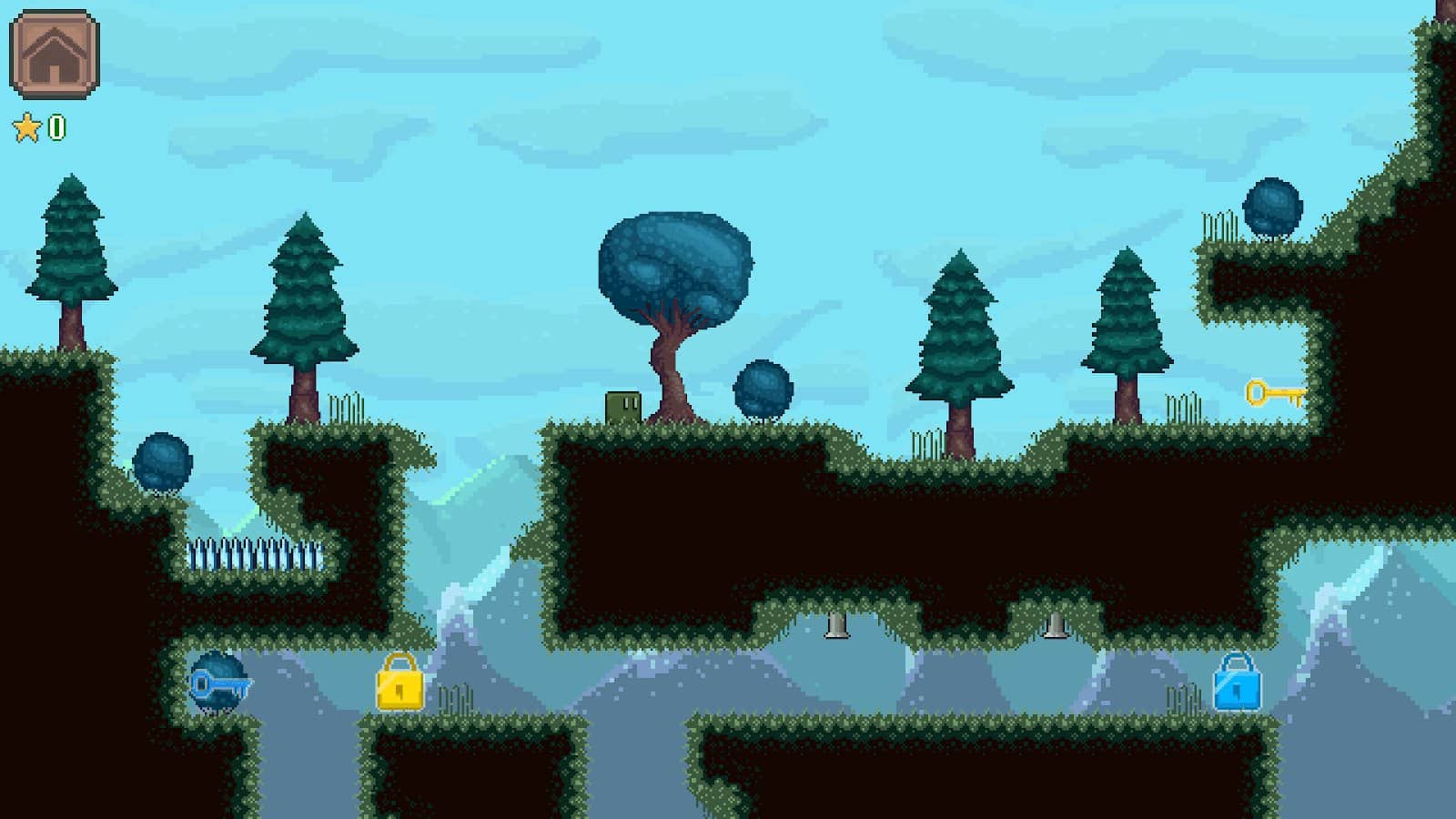Click the big blue-leaved tree in the center
Viewport: 1456px width, 819px height.
pos(673,264)
